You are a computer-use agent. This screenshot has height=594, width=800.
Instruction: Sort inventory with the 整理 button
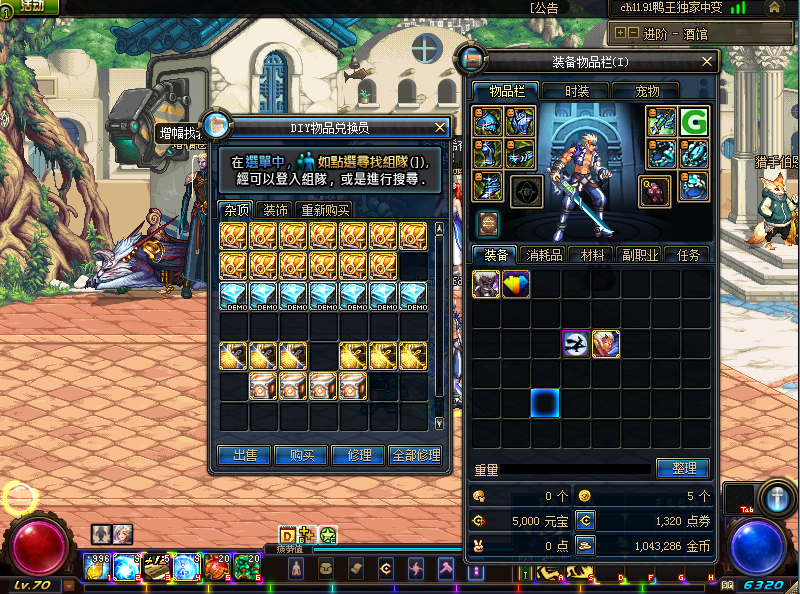click(x=683, y=468)
